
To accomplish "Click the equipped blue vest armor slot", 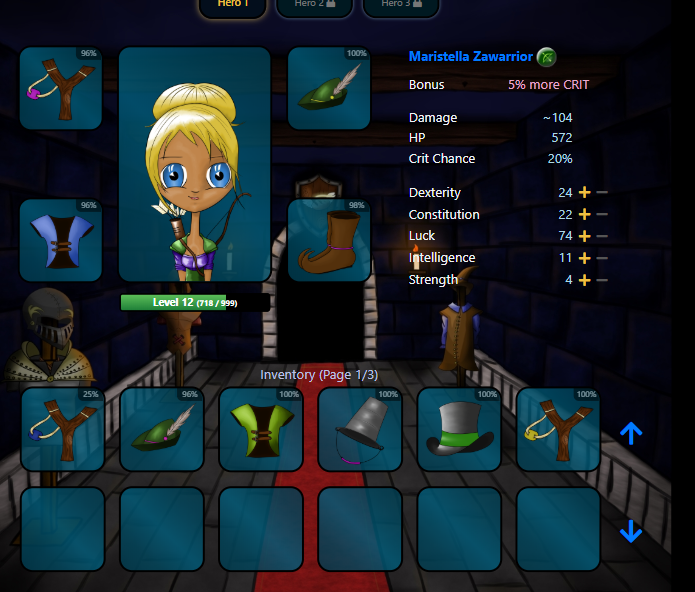I will [x=61, y=240].
